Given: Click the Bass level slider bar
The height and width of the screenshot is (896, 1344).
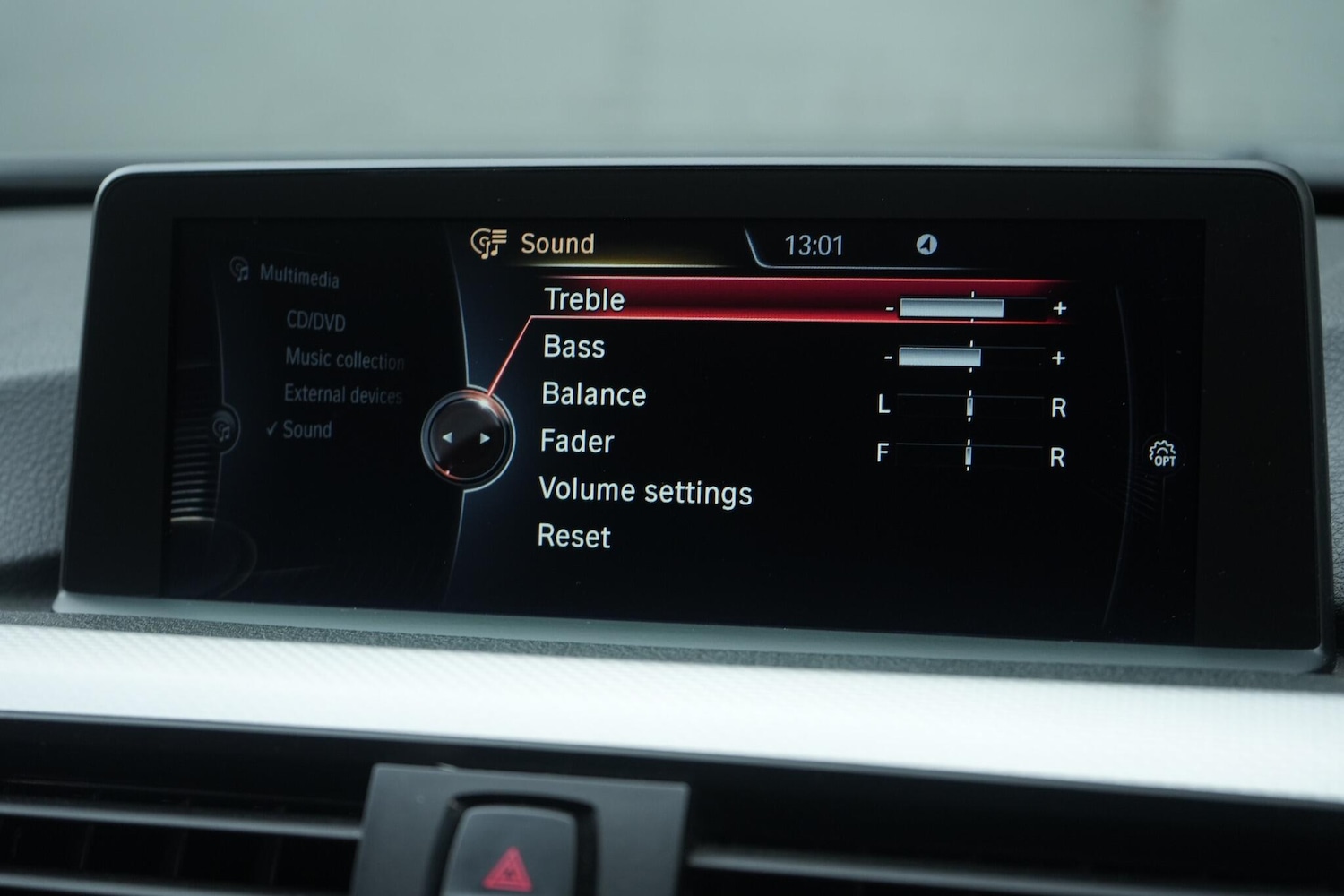Looking at the screenshot, I should tap(939, 356).
